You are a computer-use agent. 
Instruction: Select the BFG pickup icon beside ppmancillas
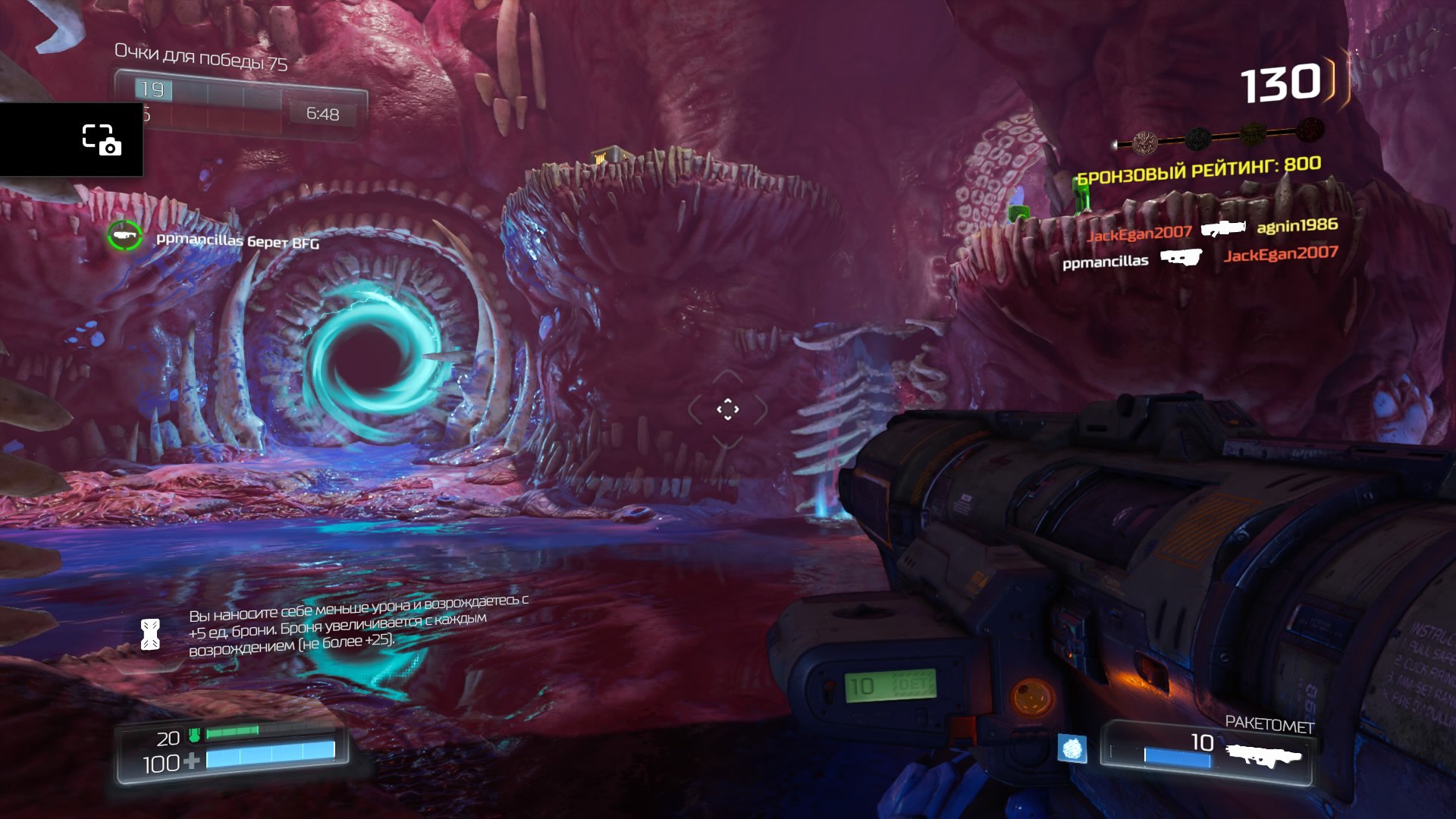(x=124, y=236)
